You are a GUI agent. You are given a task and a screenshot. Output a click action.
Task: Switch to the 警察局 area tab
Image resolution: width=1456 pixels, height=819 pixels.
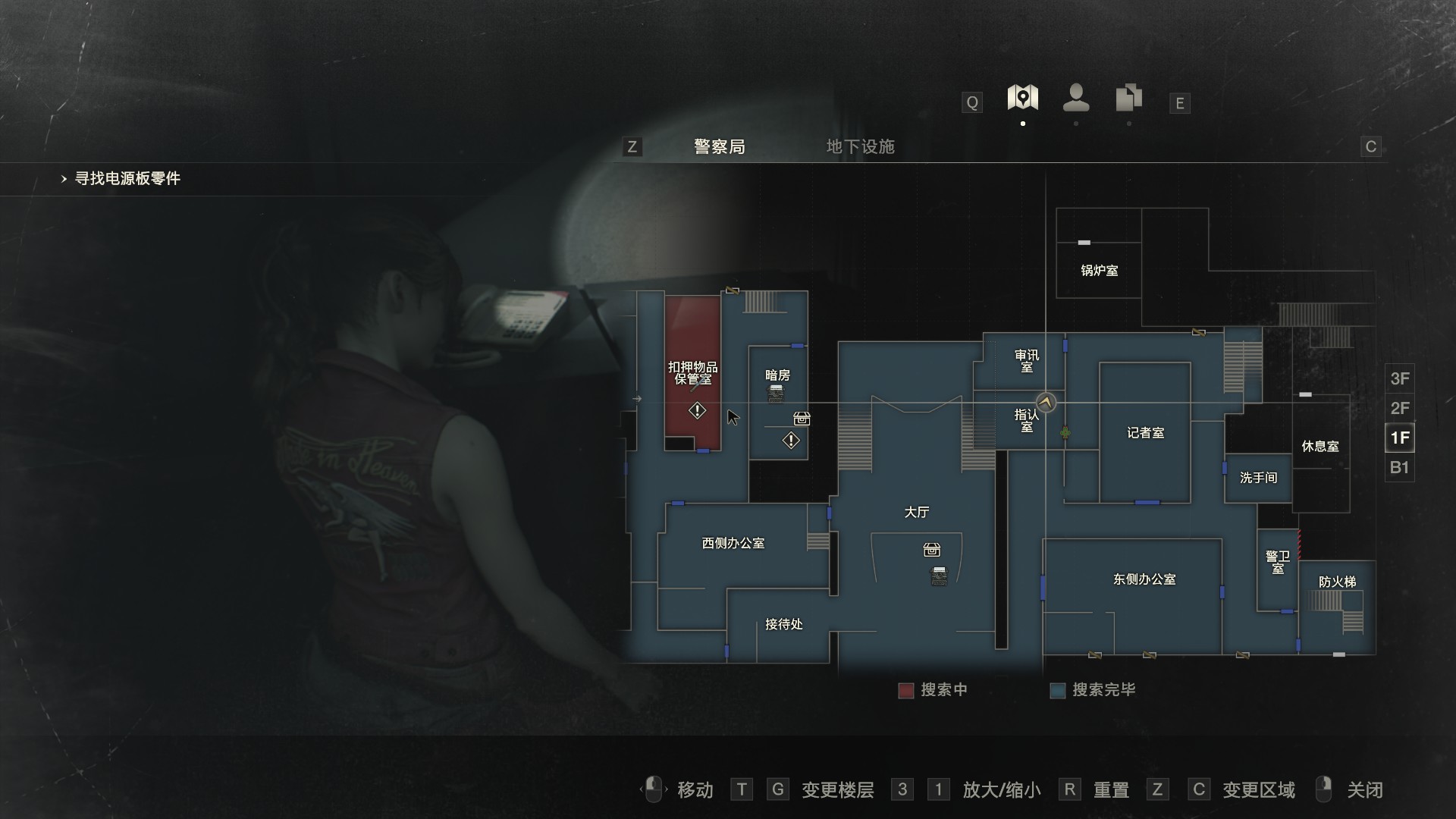tap(719, 146)
